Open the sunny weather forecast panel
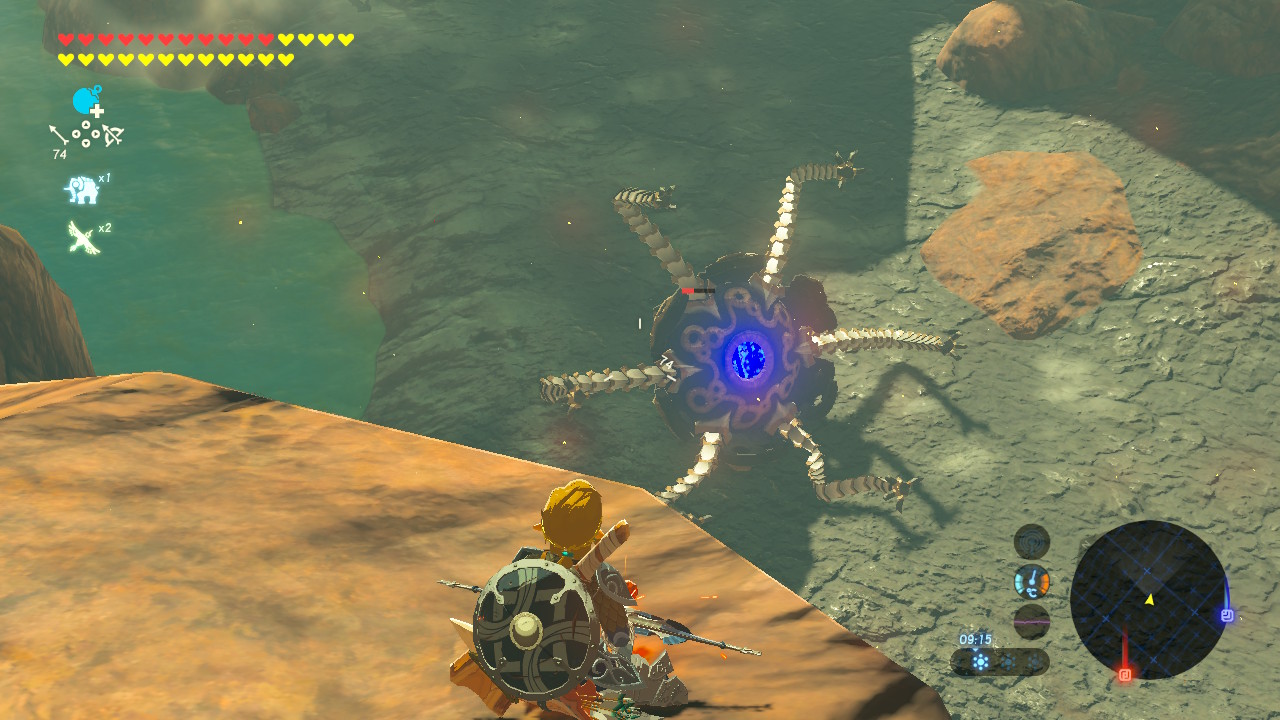The width and height of the screenshot is (1280, 720). 999,661
